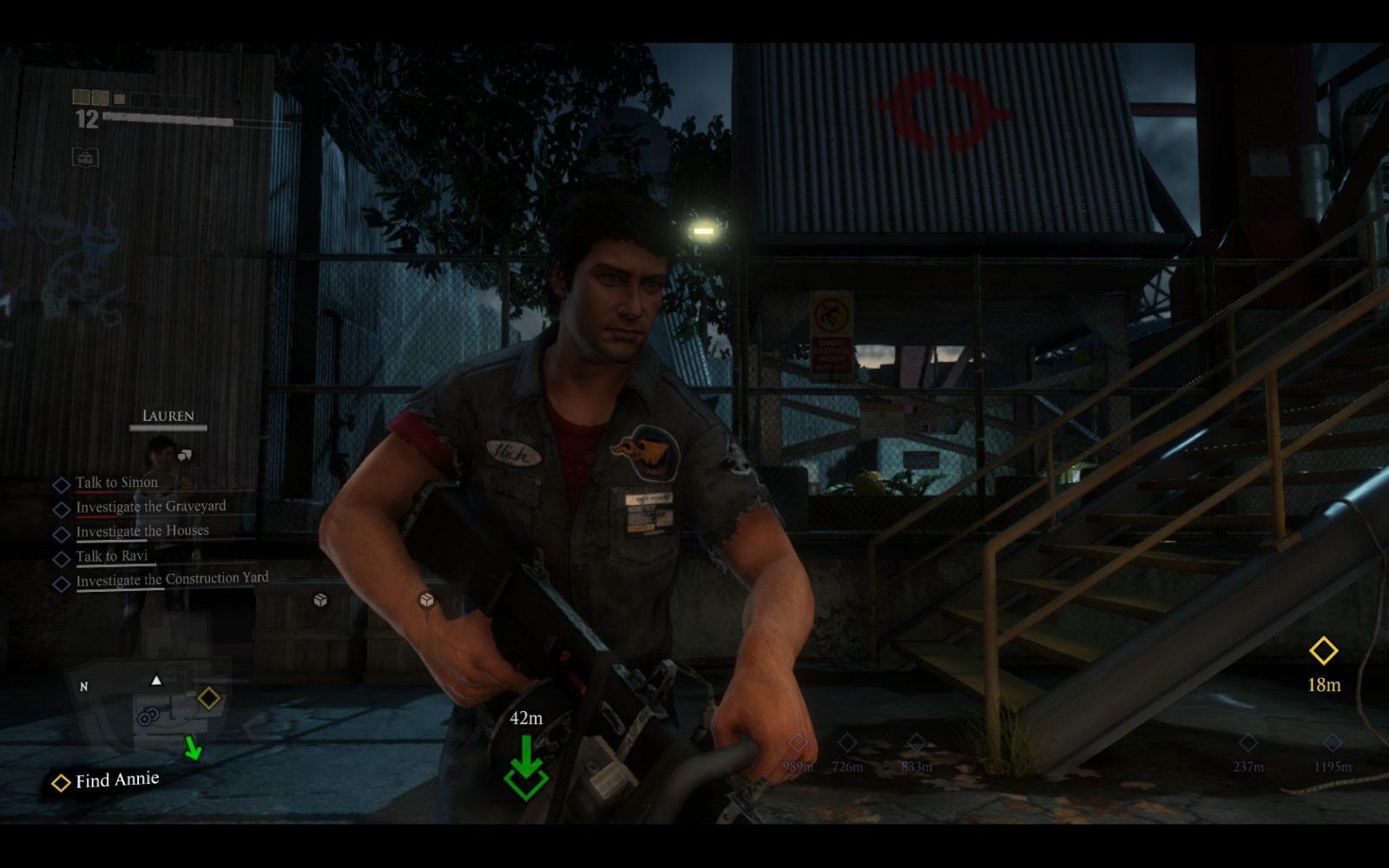Open the book icon under the level bar
This screenshot has width=1389, height=868.
point(85,157)
